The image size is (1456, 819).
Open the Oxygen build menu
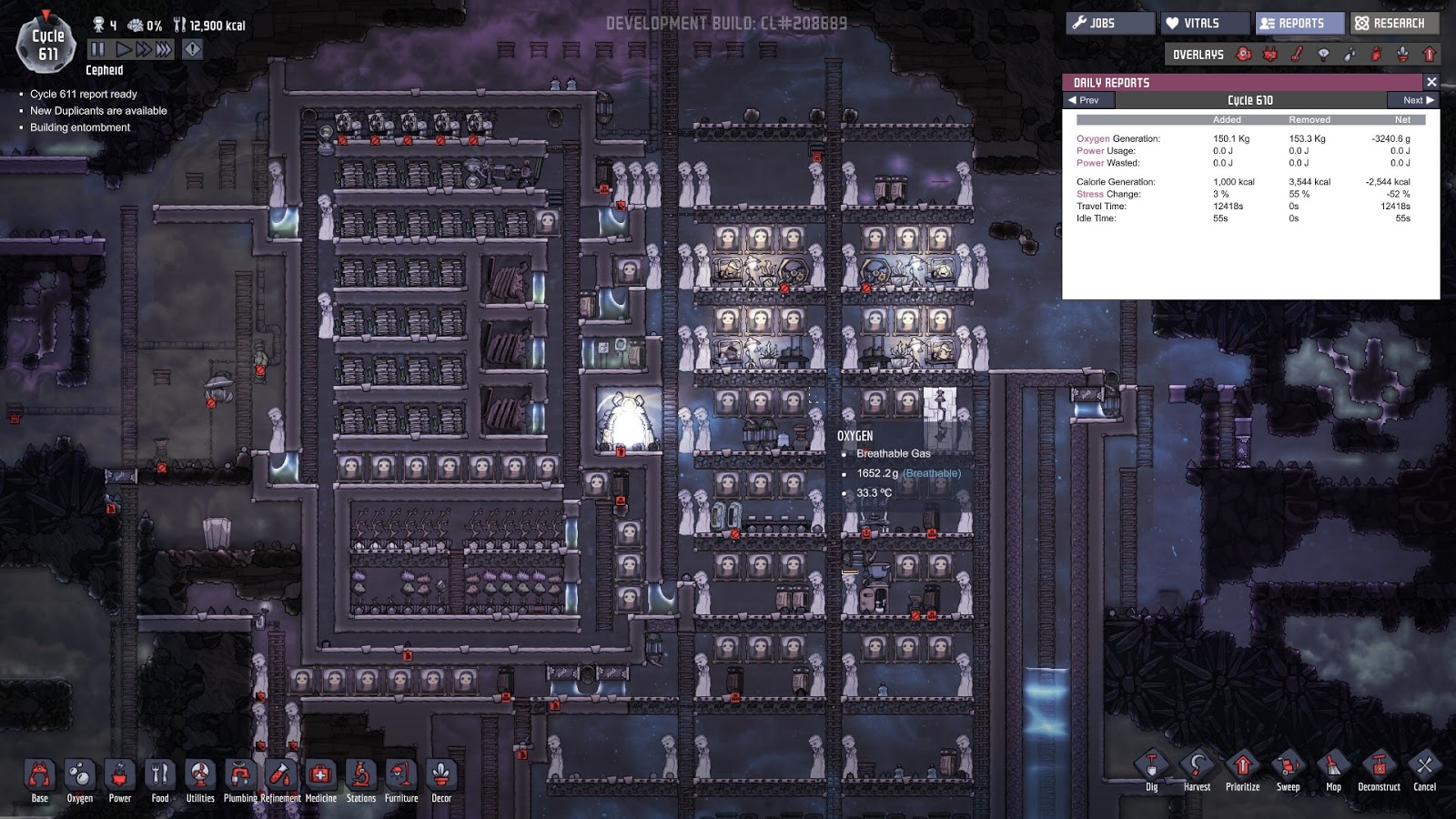tap(80, 776)
